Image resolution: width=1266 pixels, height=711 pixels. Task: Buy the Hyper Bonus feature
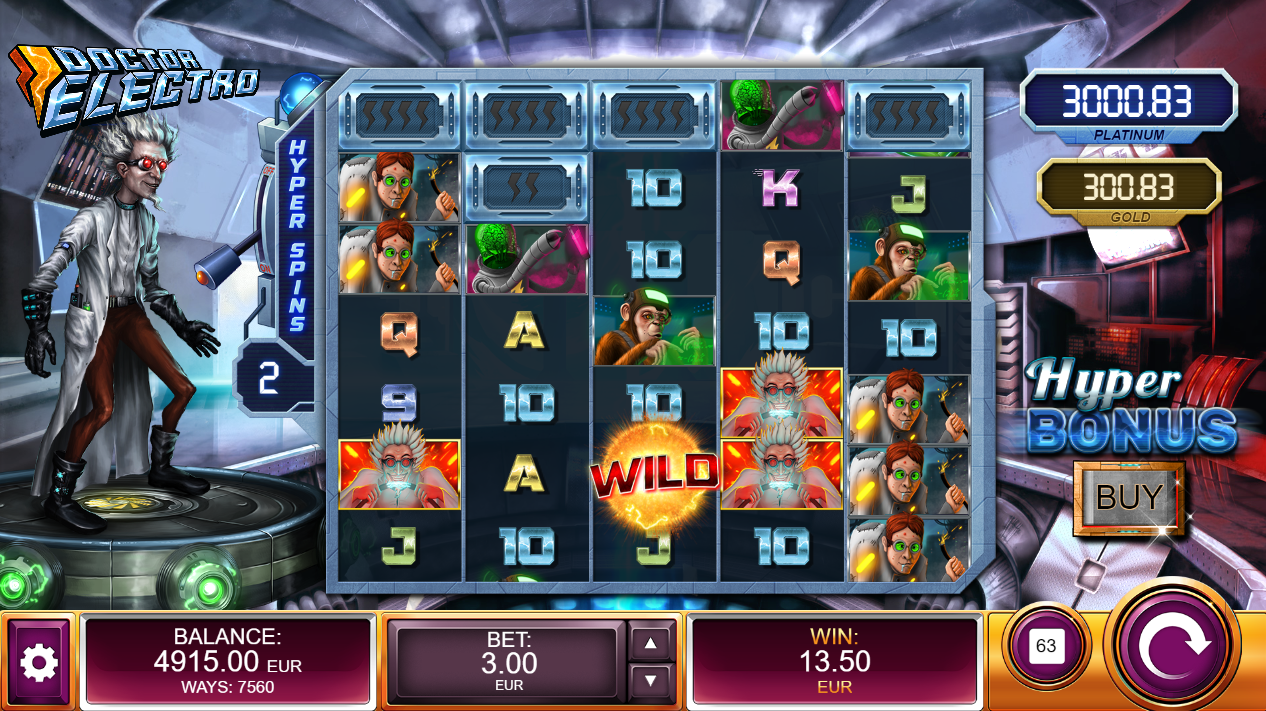click(1128, 497)
